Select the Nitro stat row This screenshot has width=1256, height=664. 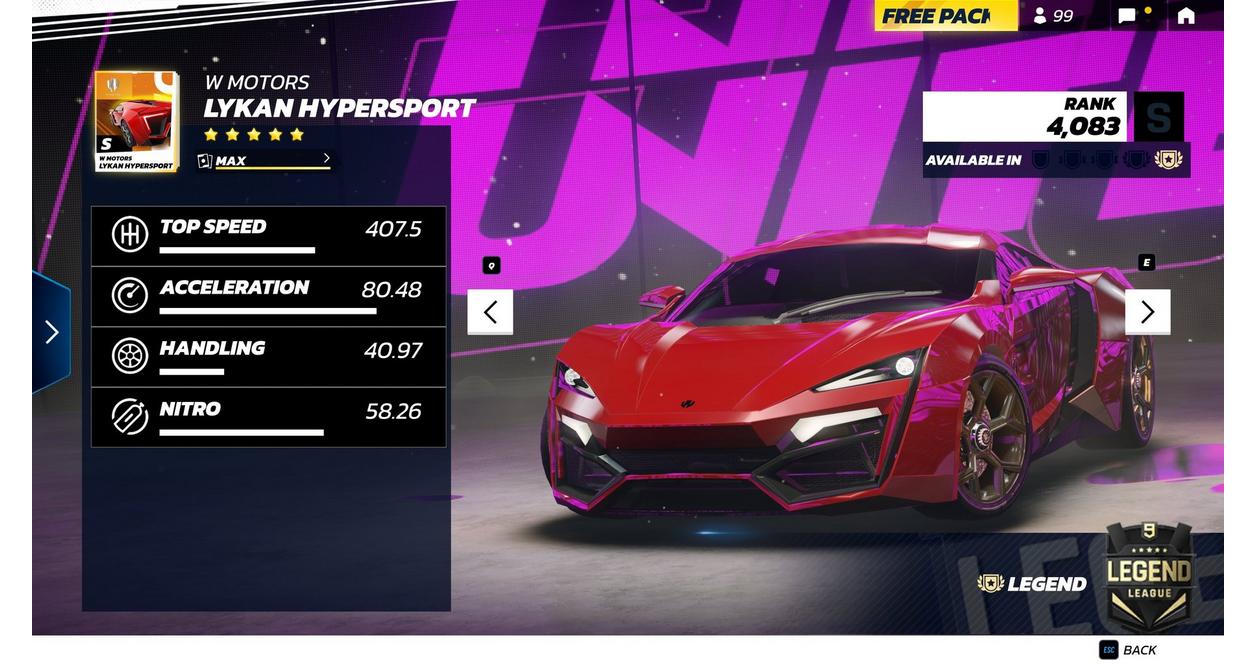pyautogui.click(x=268, y=418)
